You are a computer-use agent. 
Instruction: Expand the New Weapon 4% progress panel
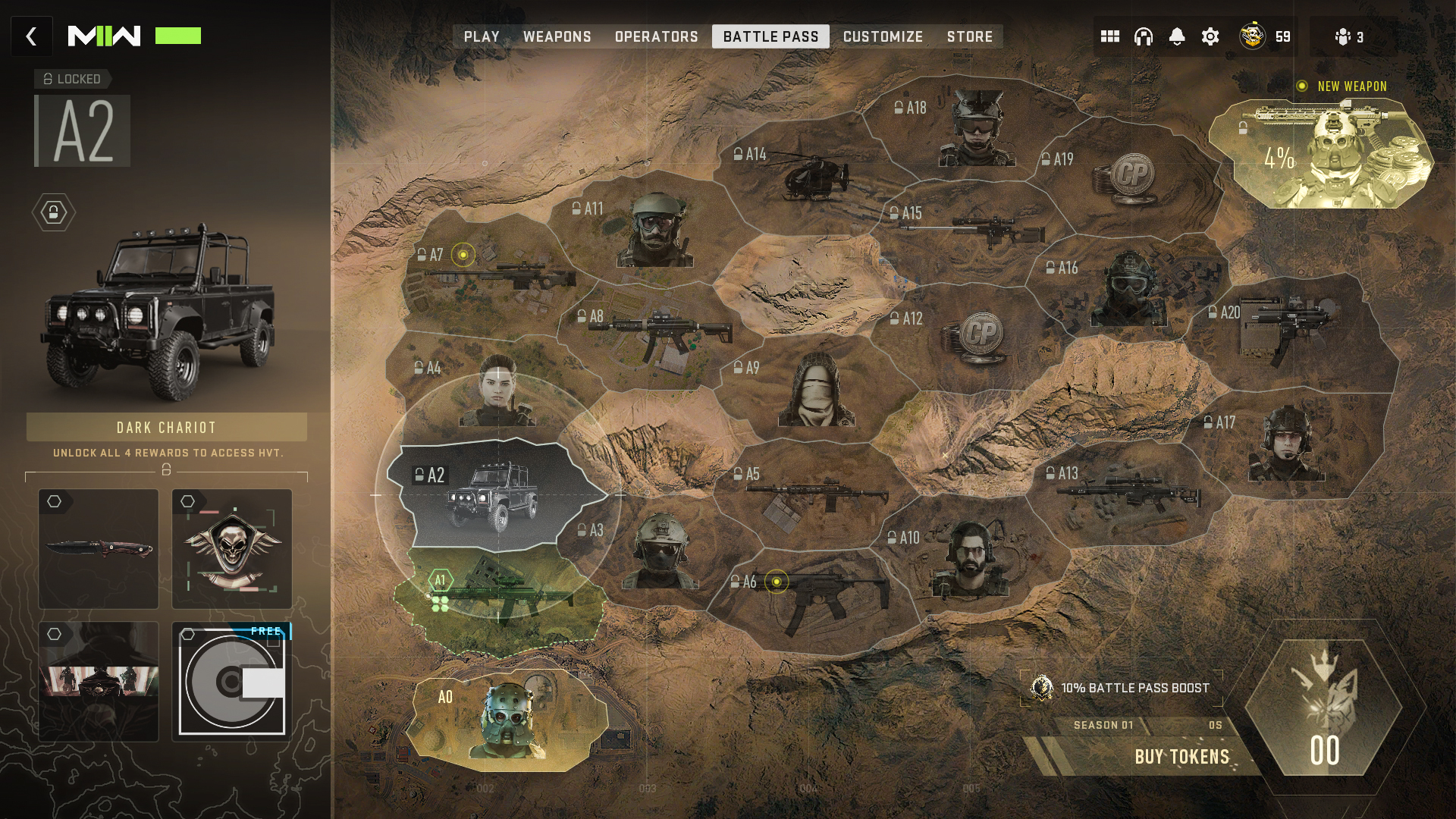point(1331,152)
